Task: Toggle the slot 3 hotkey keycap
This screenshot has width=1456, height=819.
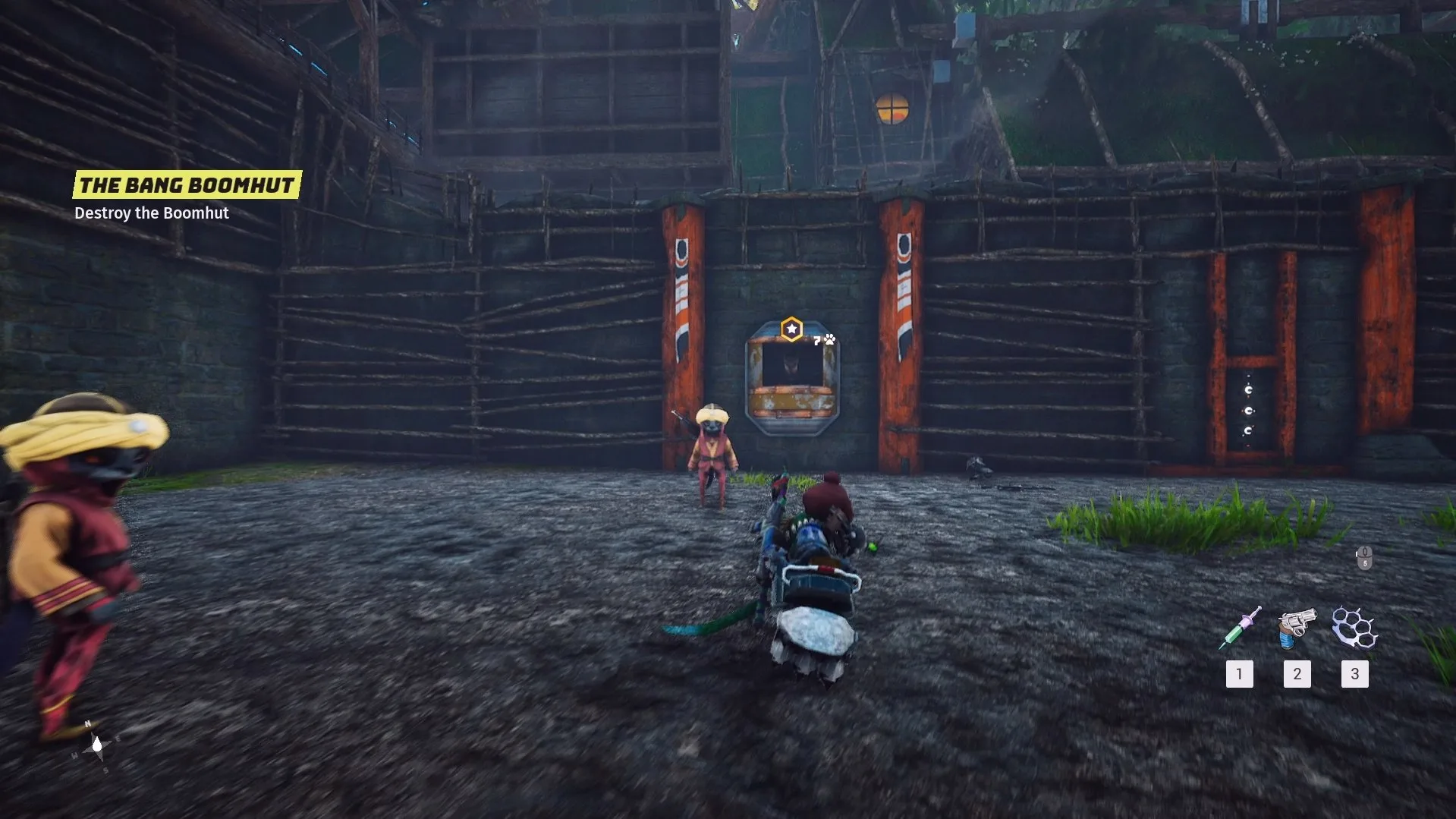Action: pyautogui.click(x=1355, y=674)
